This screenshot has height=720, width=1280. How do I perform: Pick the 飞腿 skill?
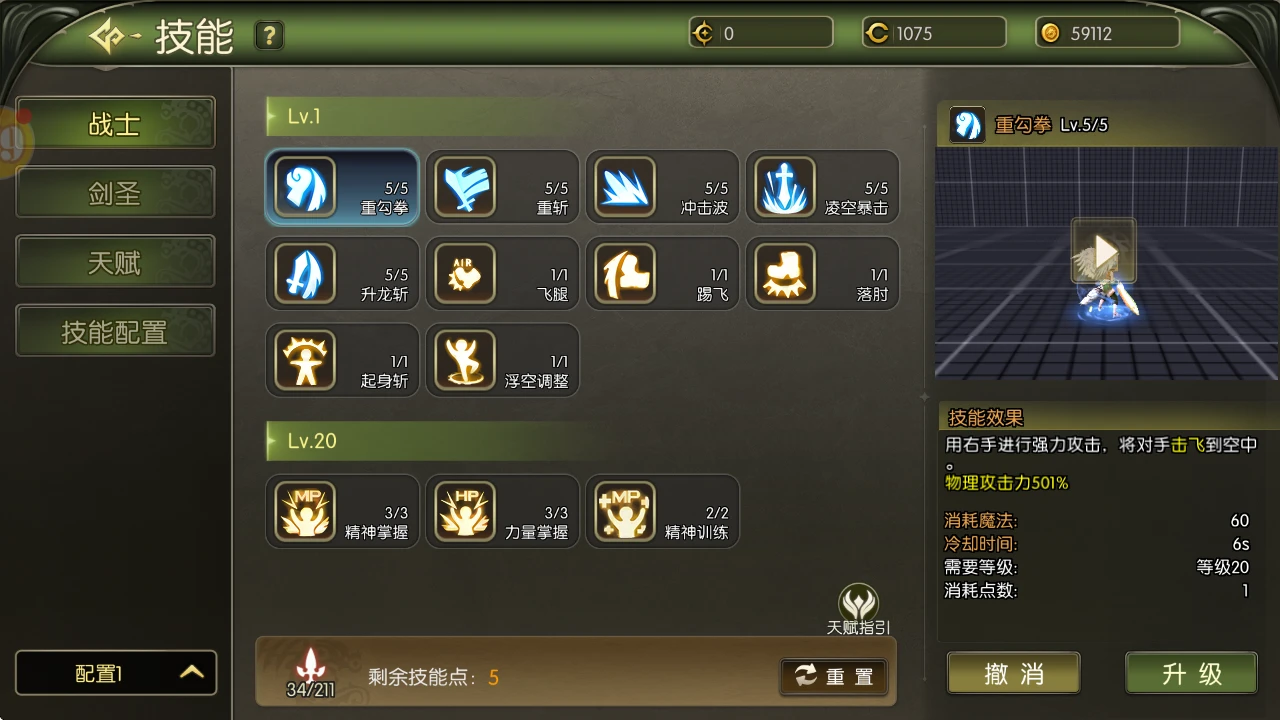coord(502,274)
